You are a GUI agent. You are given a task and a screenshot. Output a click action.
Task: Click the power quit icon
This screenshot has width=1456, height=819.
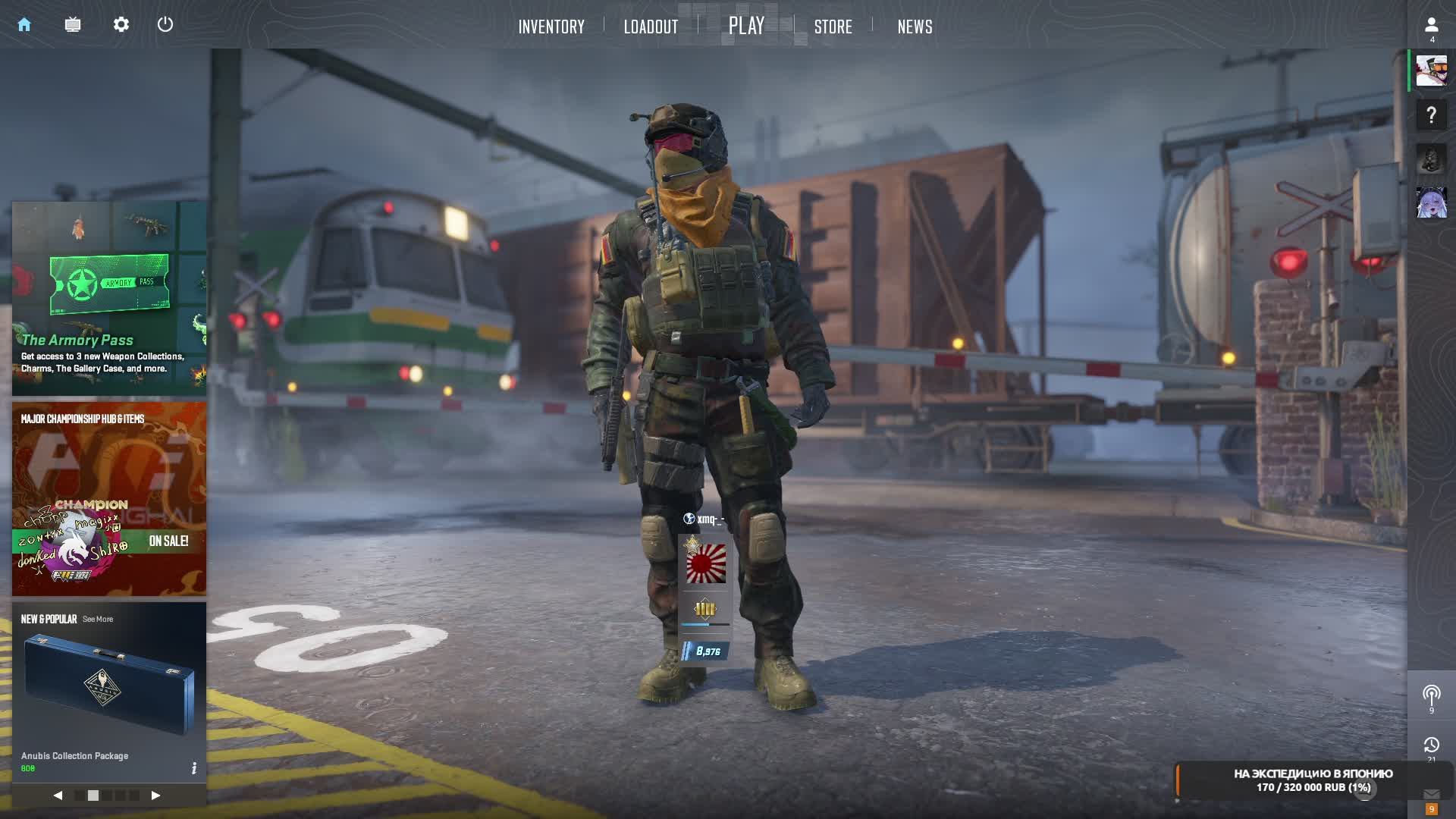(165, 24)
